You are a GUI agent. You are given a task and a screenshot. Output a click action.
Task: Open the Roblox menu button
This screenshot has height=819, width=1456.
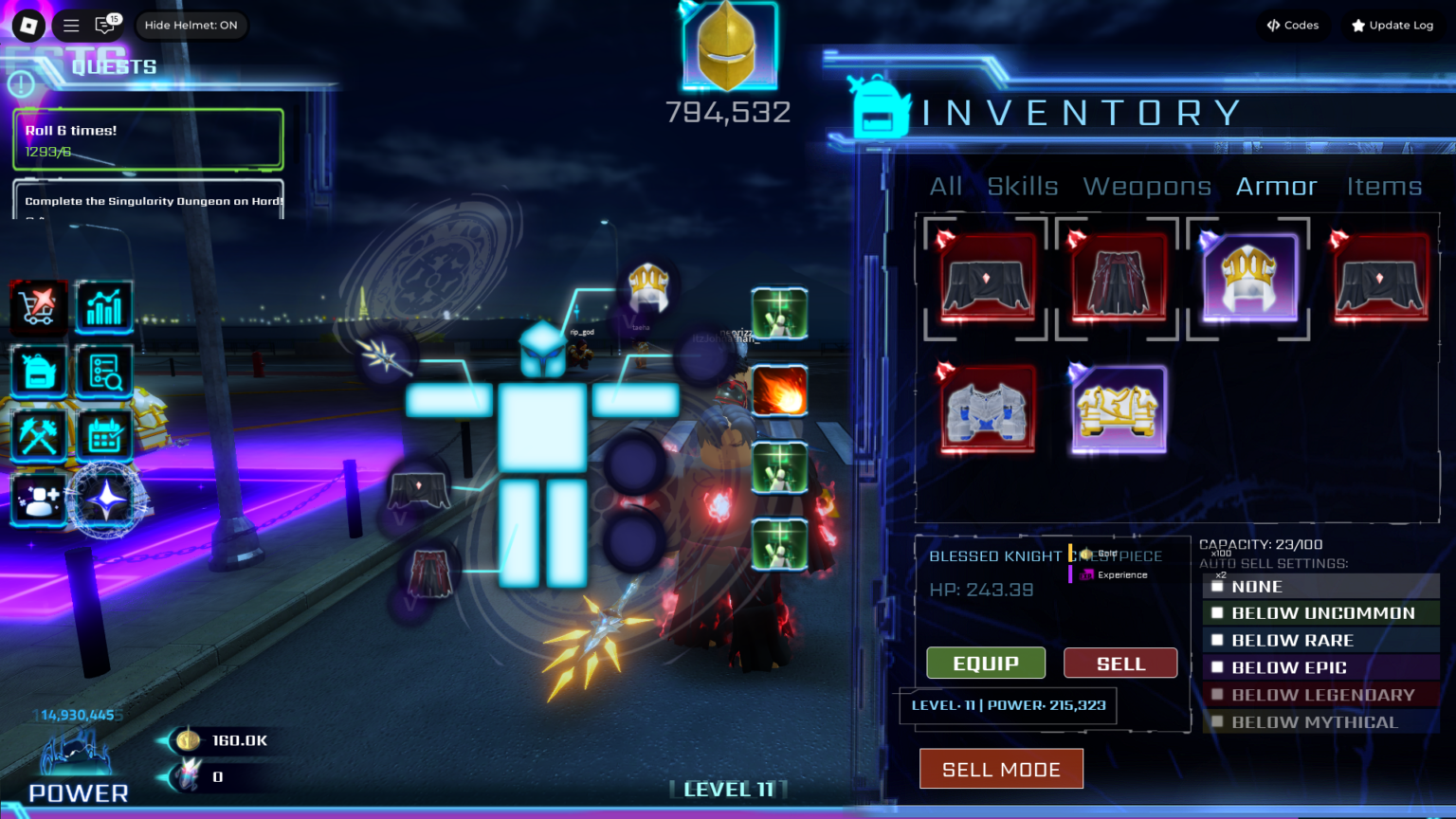28,26
